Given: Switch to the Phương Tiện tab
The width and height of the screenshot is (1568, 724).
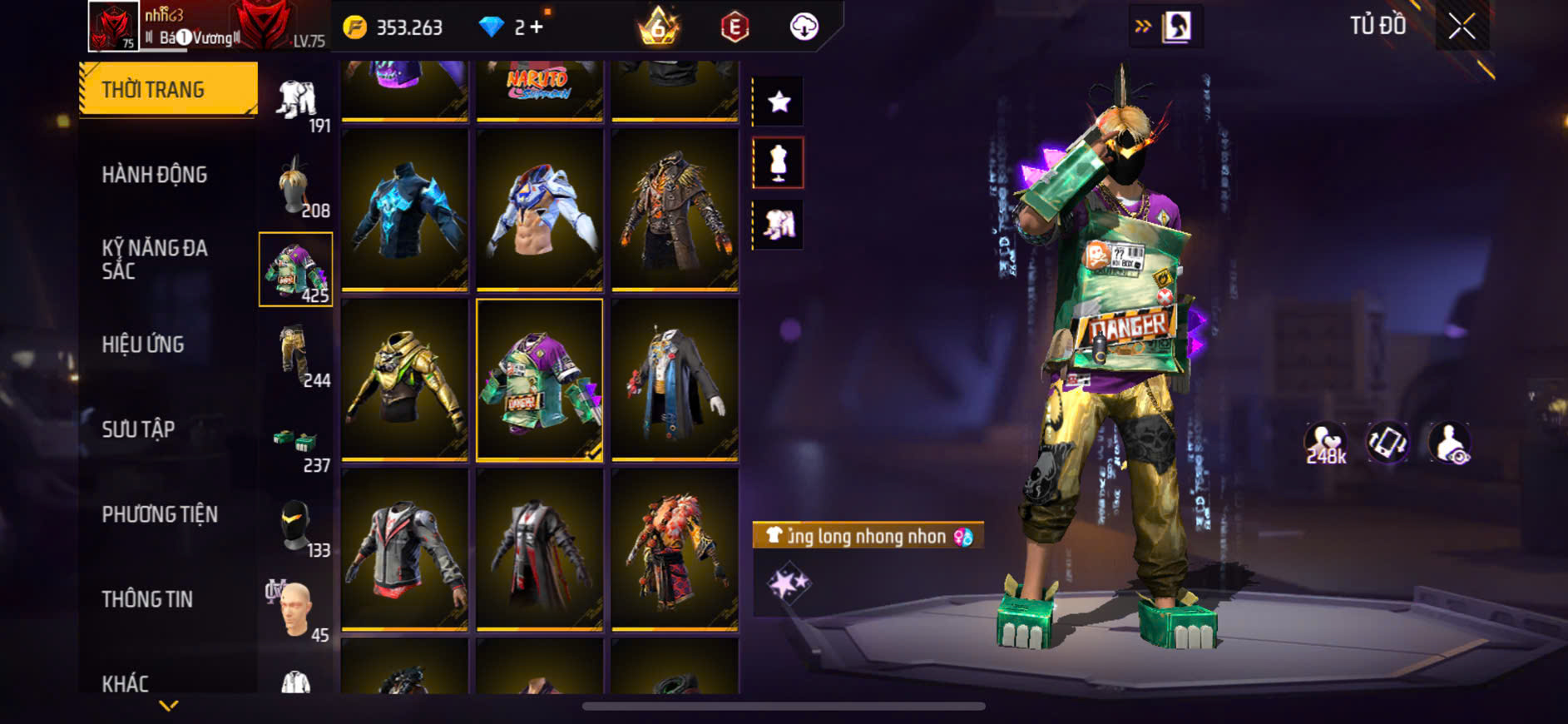Looking at the screenshot, I should pyautogui.click(x=160, y=514).
